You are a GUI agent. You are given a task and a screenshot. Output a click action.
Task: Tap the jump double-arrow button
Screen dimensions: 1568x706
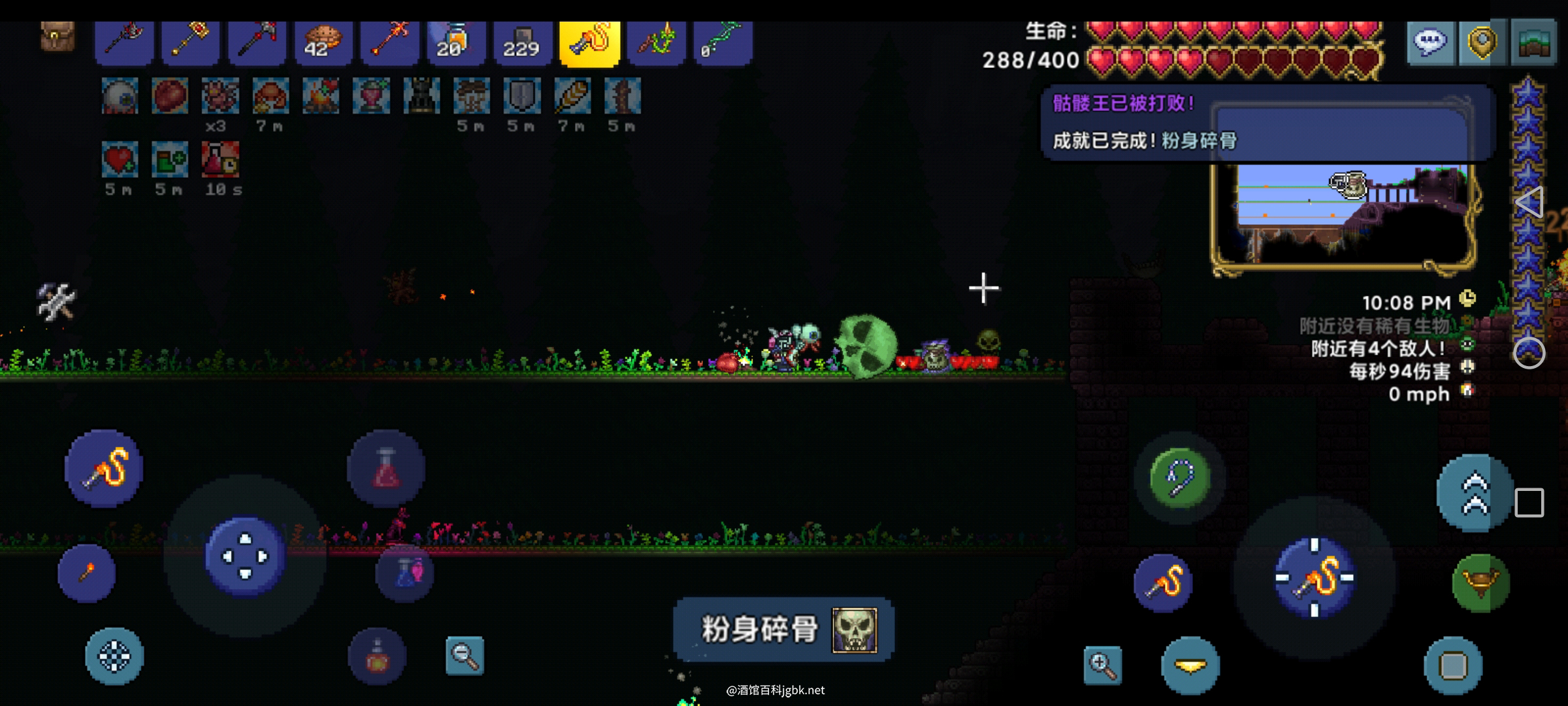click(1475, 492)
